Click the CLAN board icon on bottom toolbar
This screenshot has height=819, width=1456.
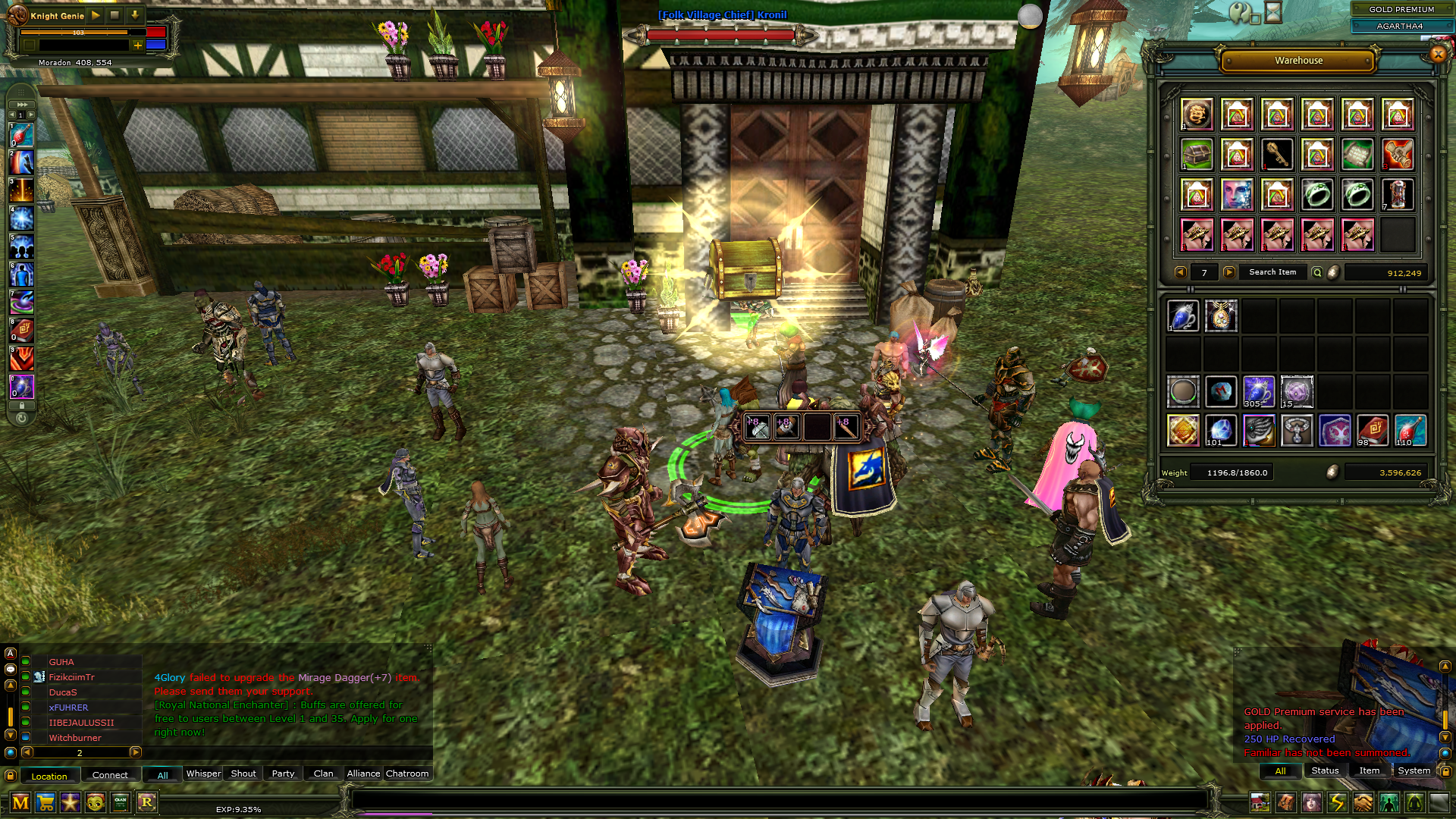point(121,803)
